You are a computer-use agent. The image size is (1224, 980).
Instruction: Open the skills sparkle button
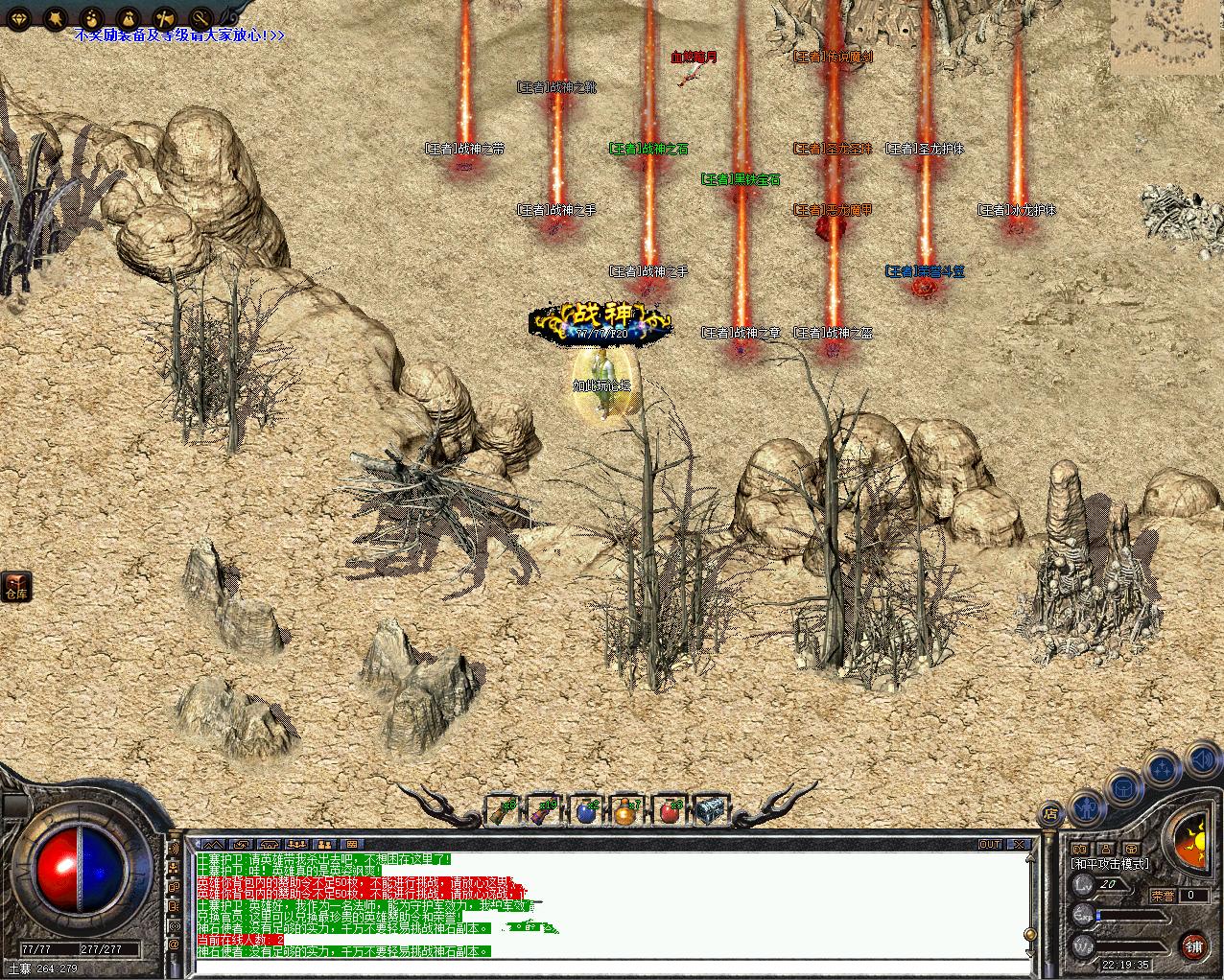[1162, 768]
